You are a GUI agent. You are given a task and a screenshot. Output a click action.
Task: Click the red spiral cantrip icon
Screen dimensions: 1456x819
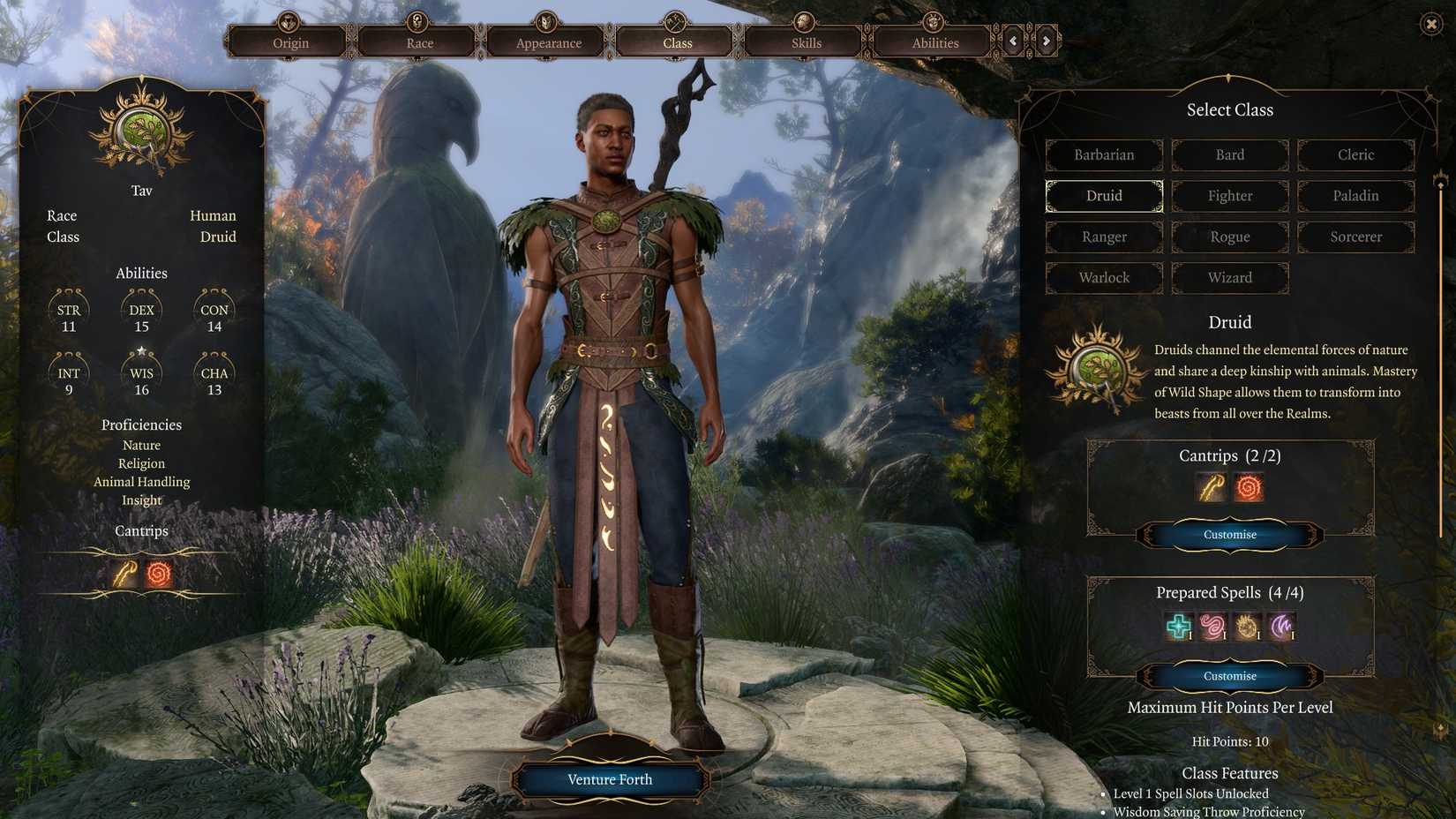(1250, 486)
